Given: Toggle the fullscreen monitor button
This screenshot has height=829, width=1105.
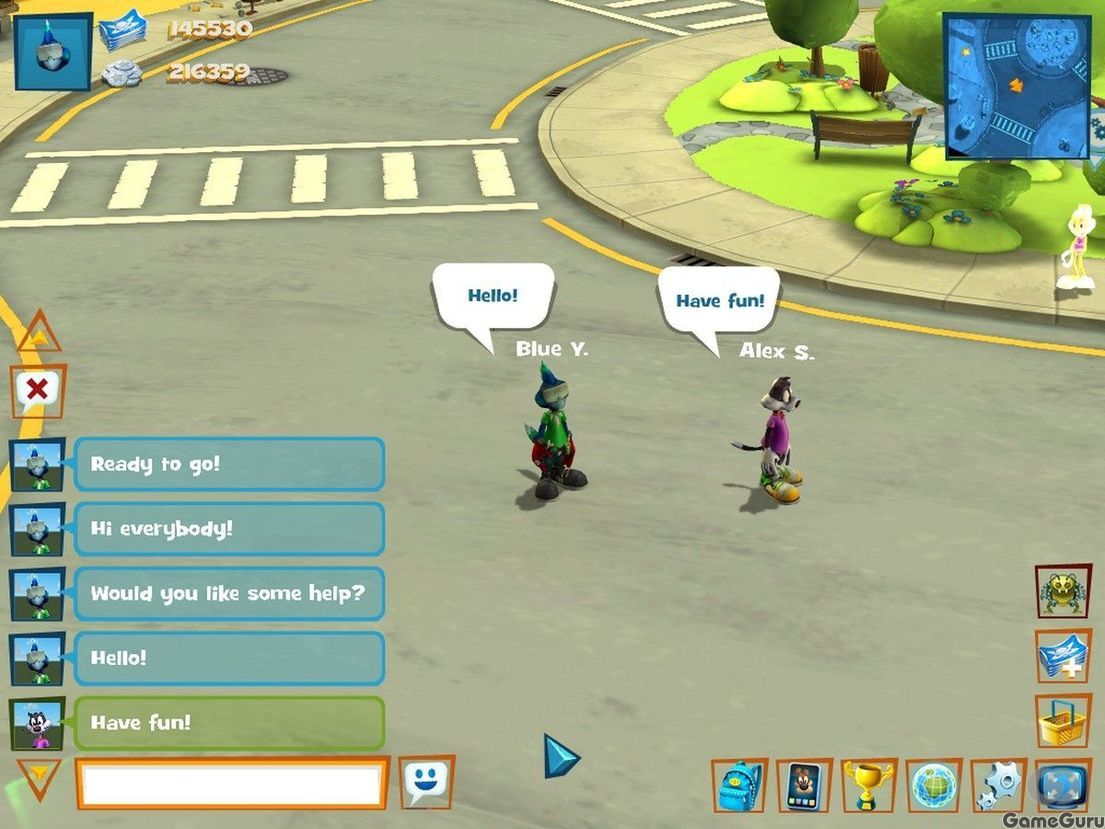Looking at the screenshot, I should [x=1062, y=785].
